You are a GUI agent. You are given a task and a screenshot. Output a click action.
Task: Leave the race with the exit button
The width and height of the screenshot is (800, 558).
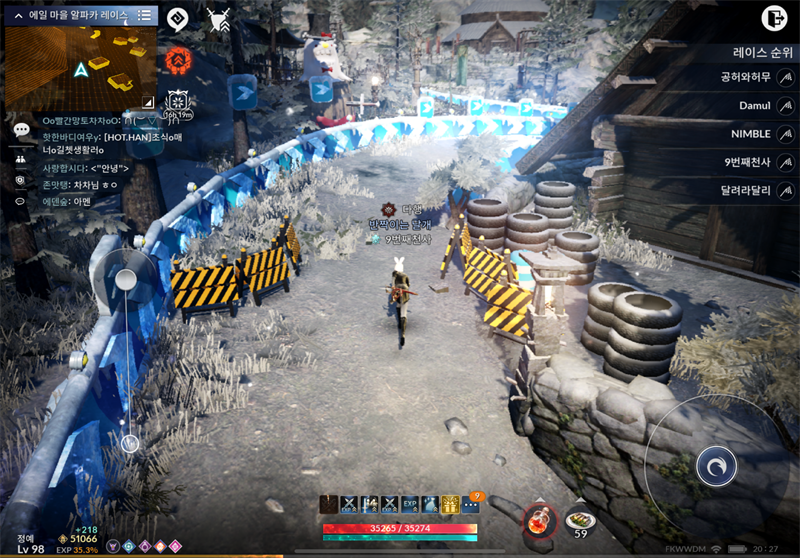coord(773,17)
